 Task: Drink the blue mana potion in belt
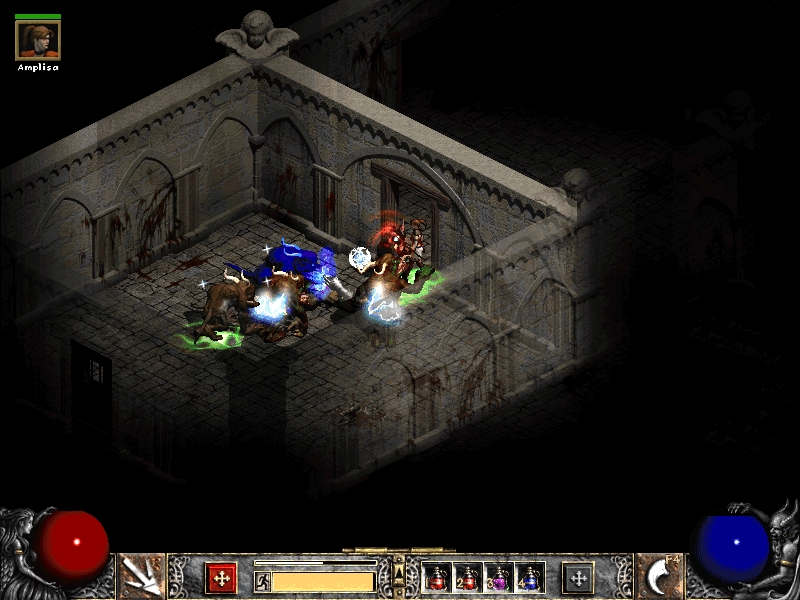coord(529,578)
